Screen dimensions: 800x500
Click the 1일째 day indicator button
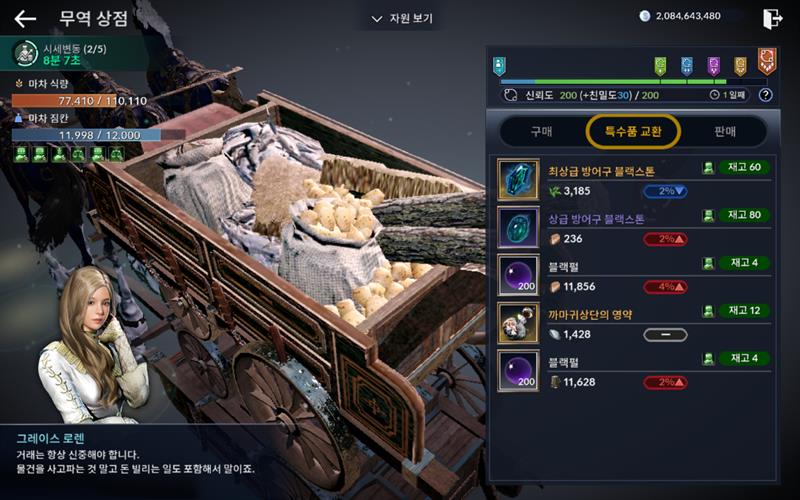pos(729,95)
